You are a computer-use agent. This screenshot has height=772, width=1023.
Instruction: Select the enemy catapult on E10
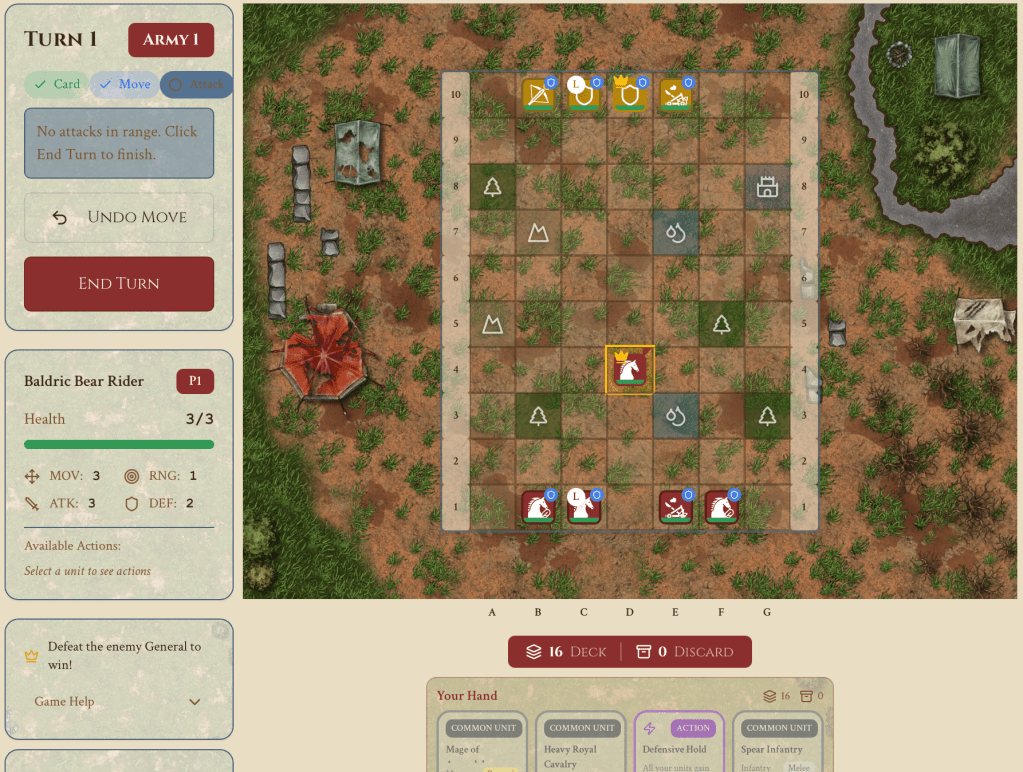(676, 95)
